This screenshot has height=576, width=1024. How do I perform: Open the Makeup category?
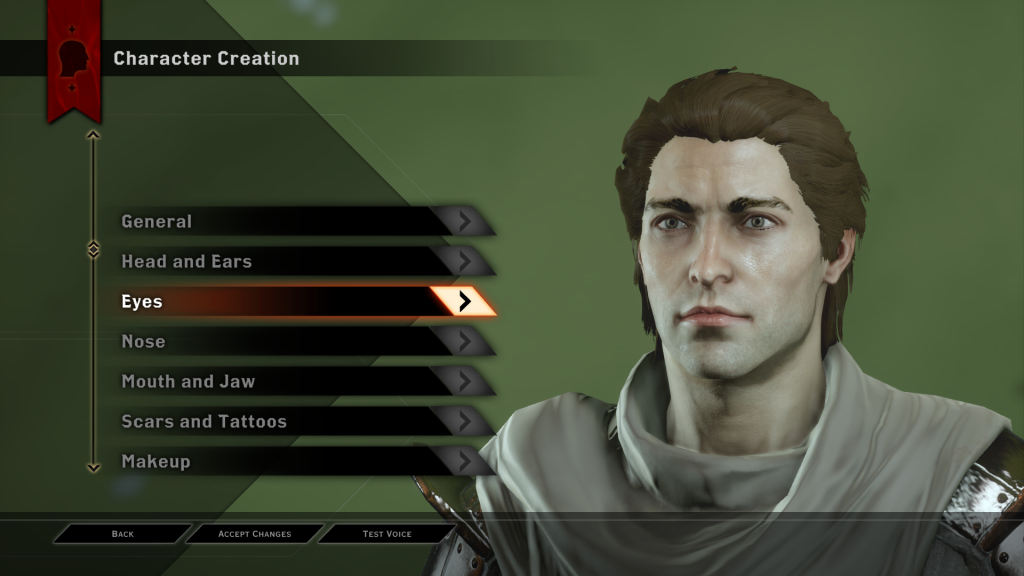coord(300,462)
